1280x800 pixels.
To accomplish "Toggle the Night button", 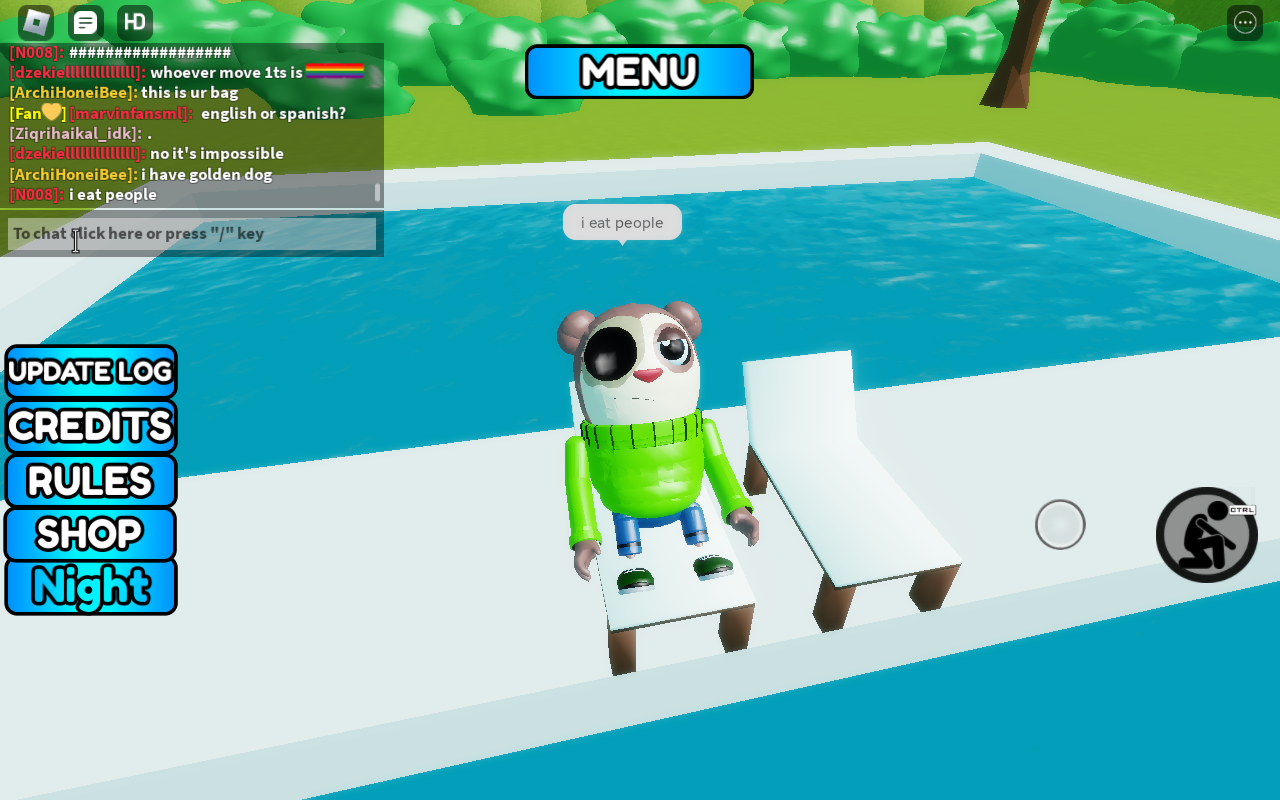I will [x=91, y=586].
